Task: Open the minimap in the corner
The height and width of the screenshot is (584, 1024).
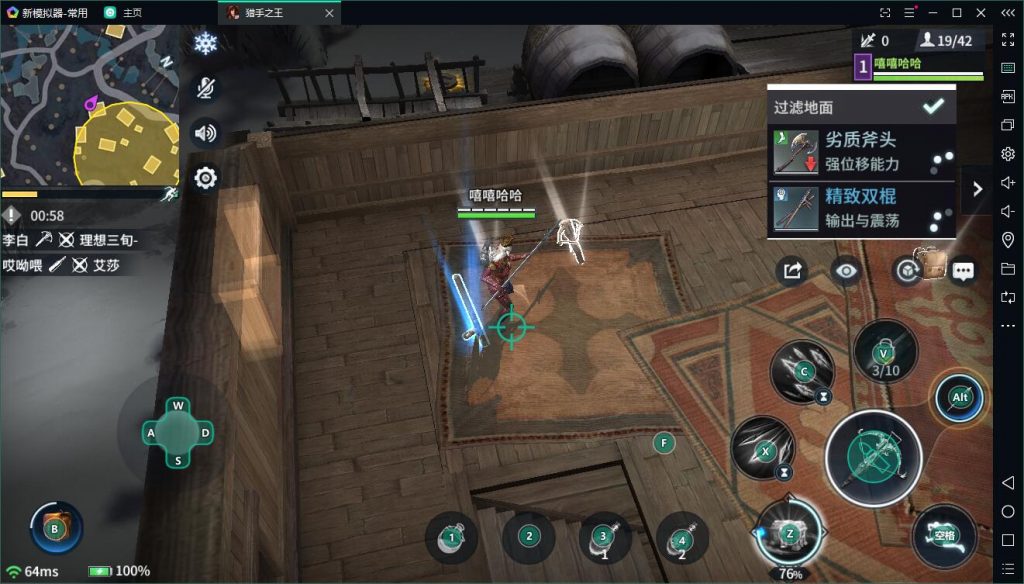Action: click(x=90, y=105)
